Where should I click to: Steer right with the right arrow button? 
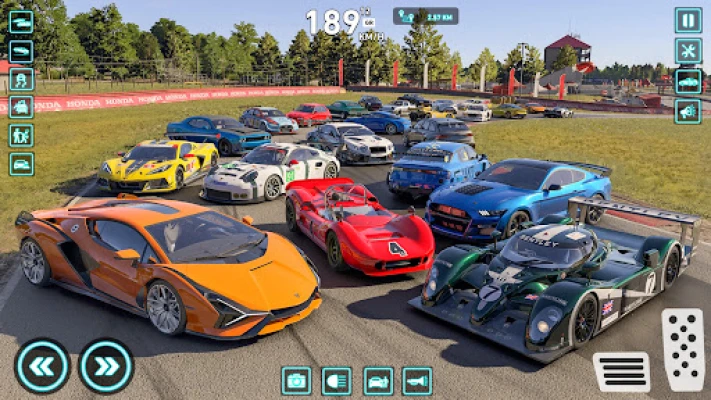[106, 366]
